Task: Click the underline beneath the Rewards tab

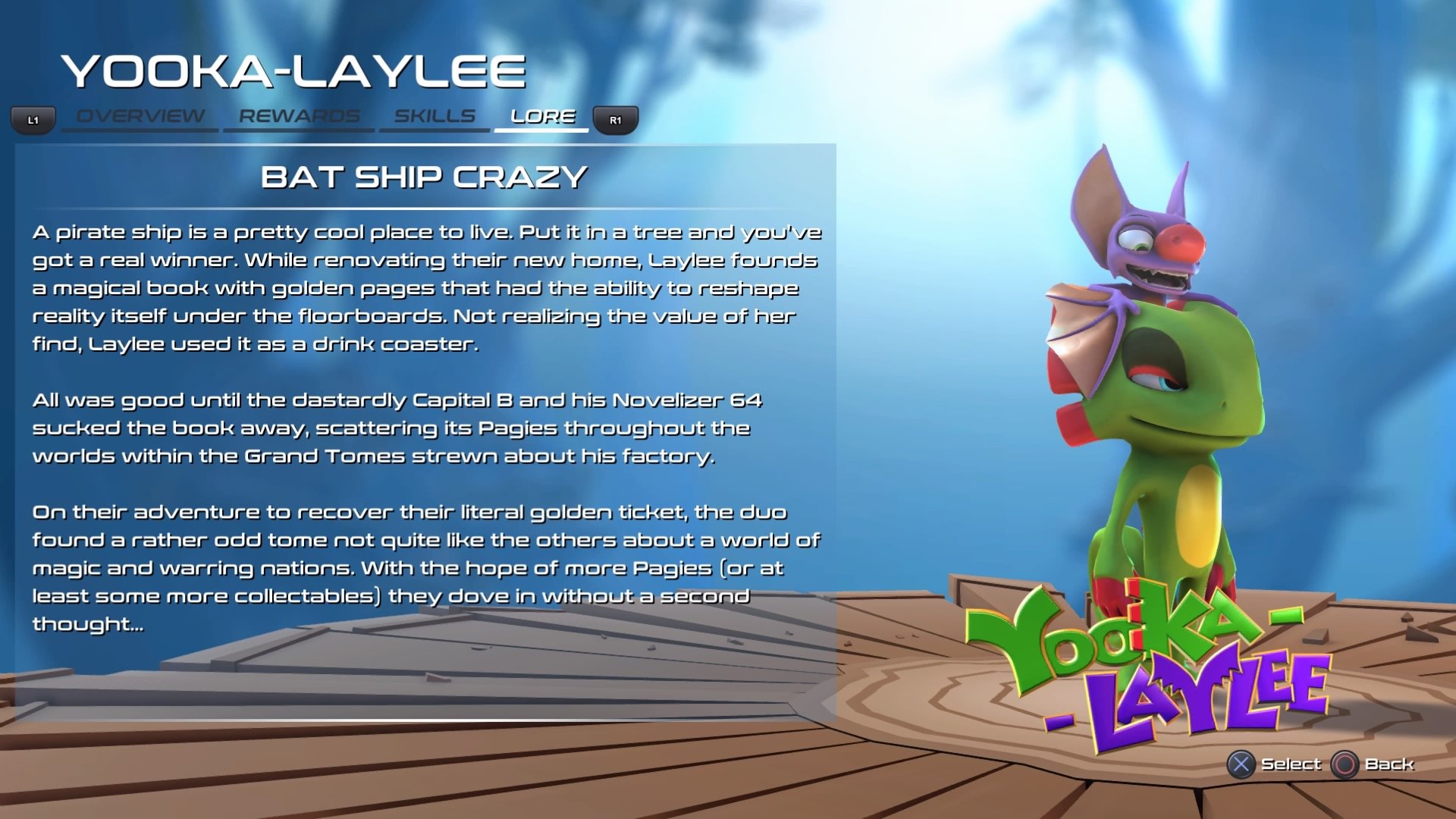Action: (x=300, y=131)
